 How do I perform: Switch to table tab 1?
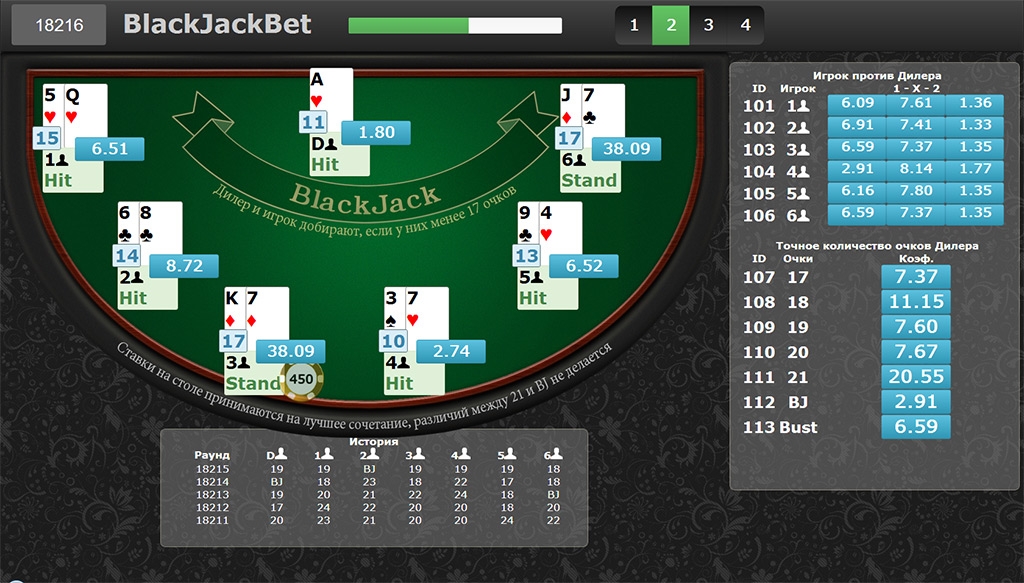[x=634, y=25]
